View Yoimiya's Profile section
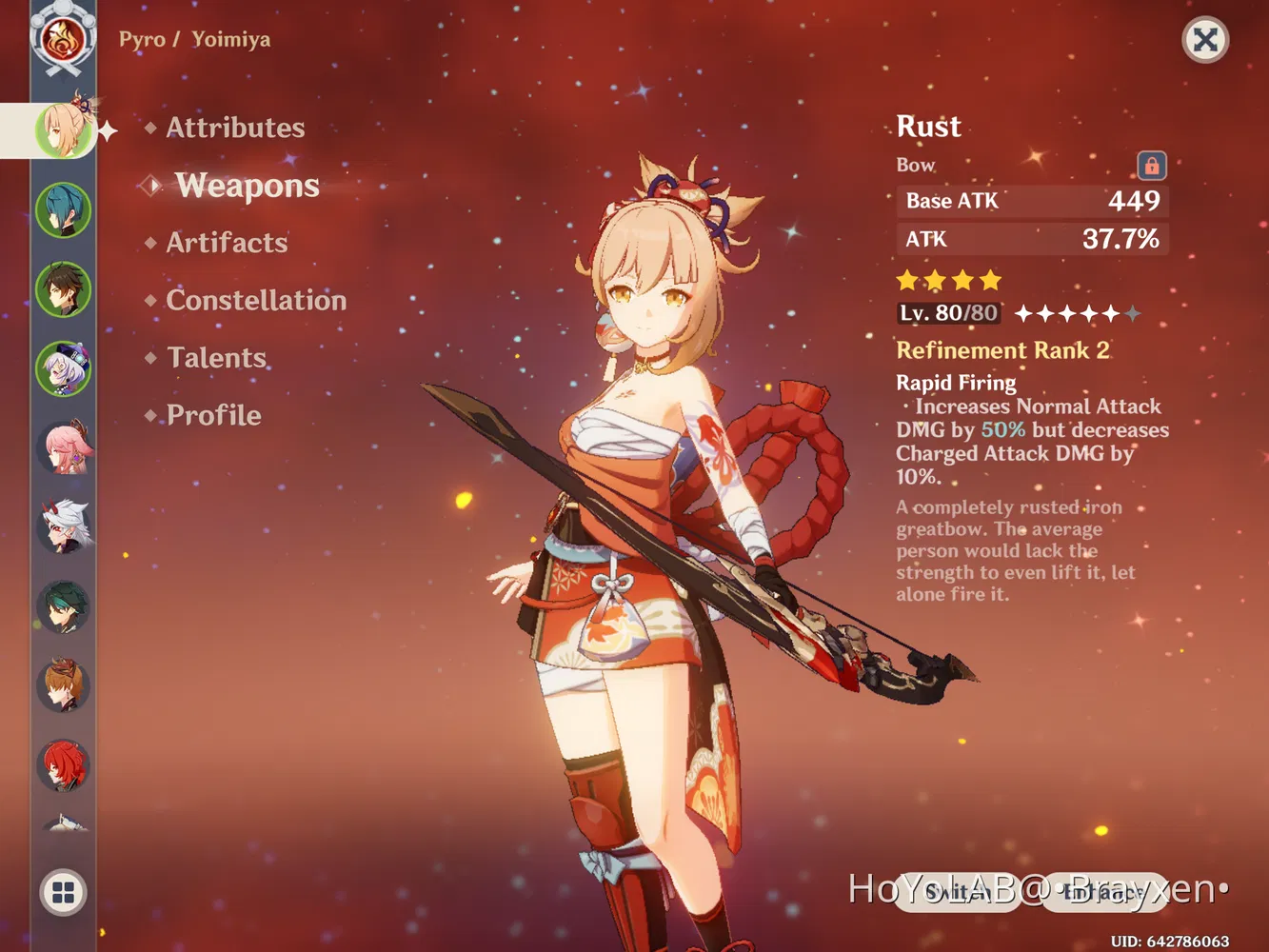 [x=212, y=415]
